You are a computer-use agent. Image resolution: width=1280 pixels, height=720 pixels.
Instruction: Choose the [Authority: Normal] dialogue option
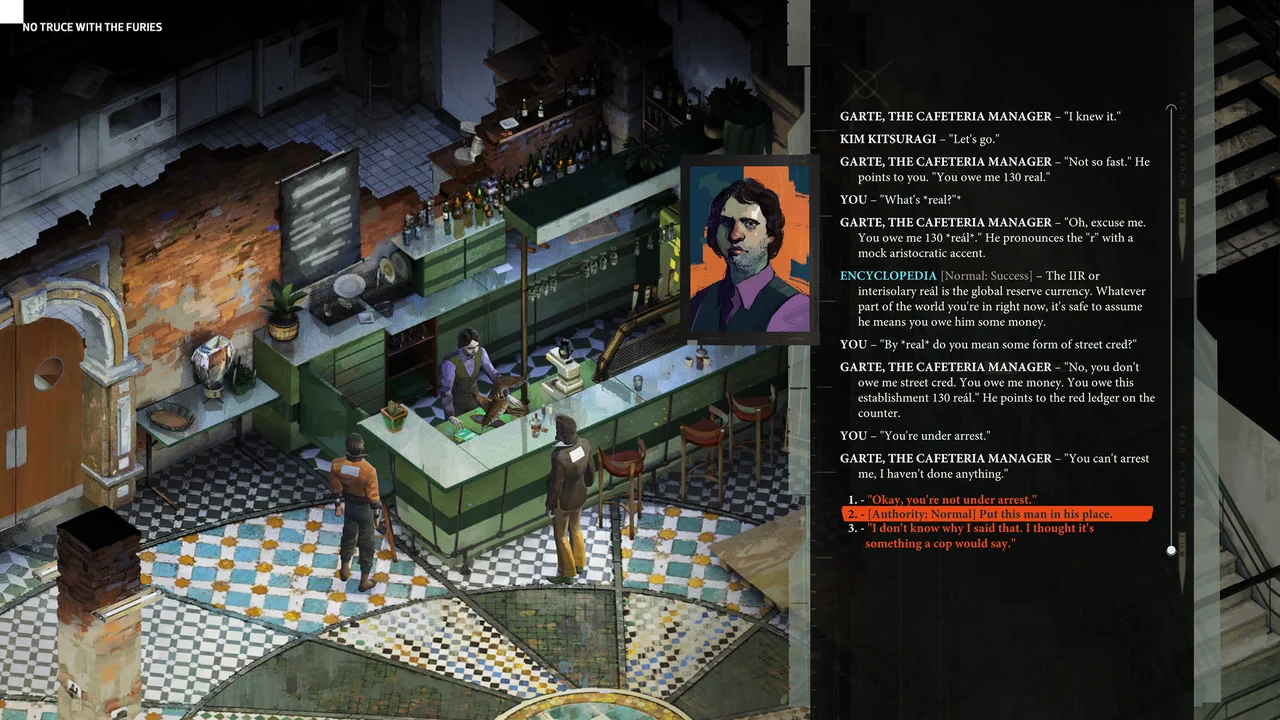coord(995,514)
